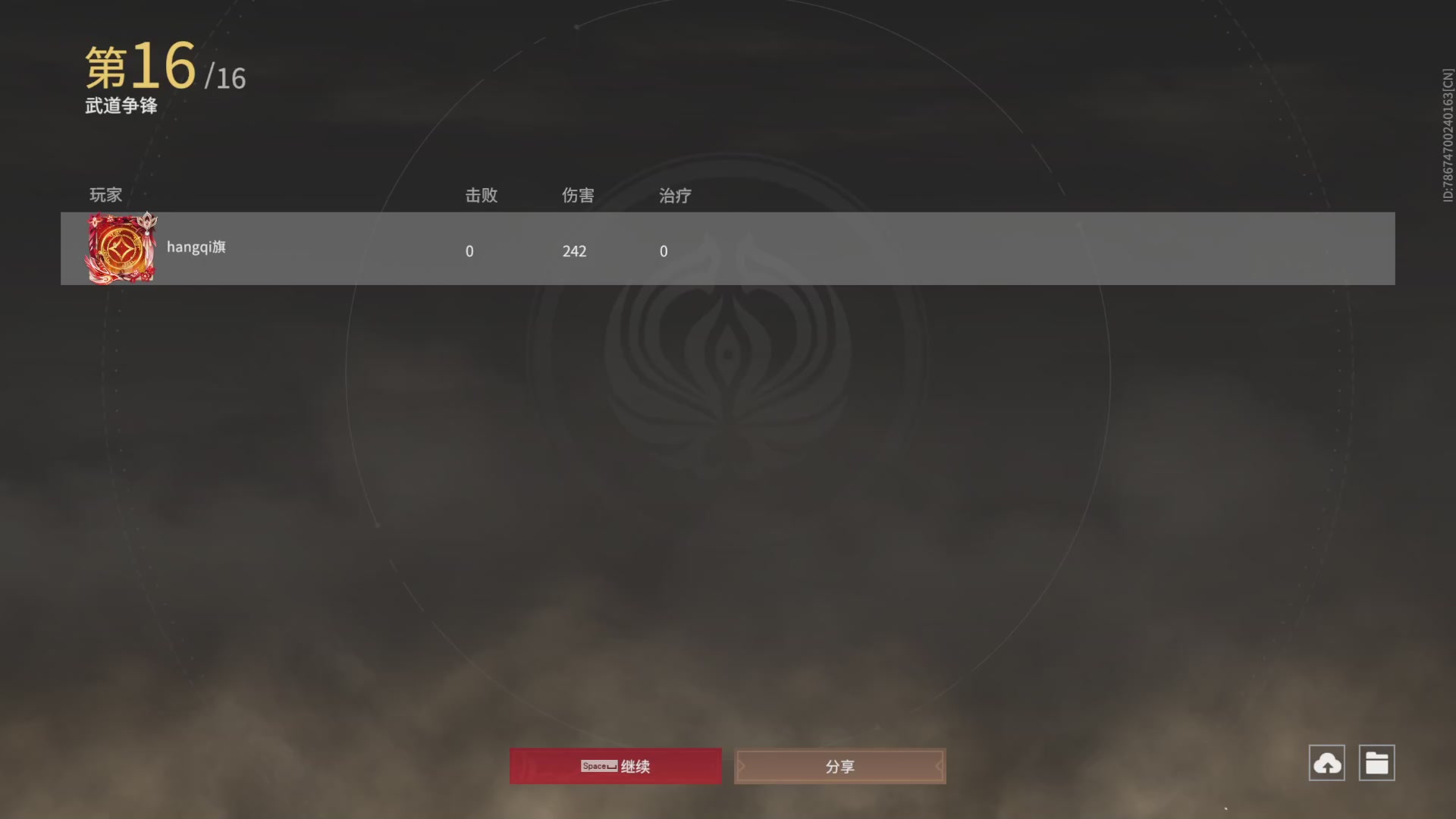Sort by the 击败 column header
Screen dimensions: 1456x819
[482, 196]
